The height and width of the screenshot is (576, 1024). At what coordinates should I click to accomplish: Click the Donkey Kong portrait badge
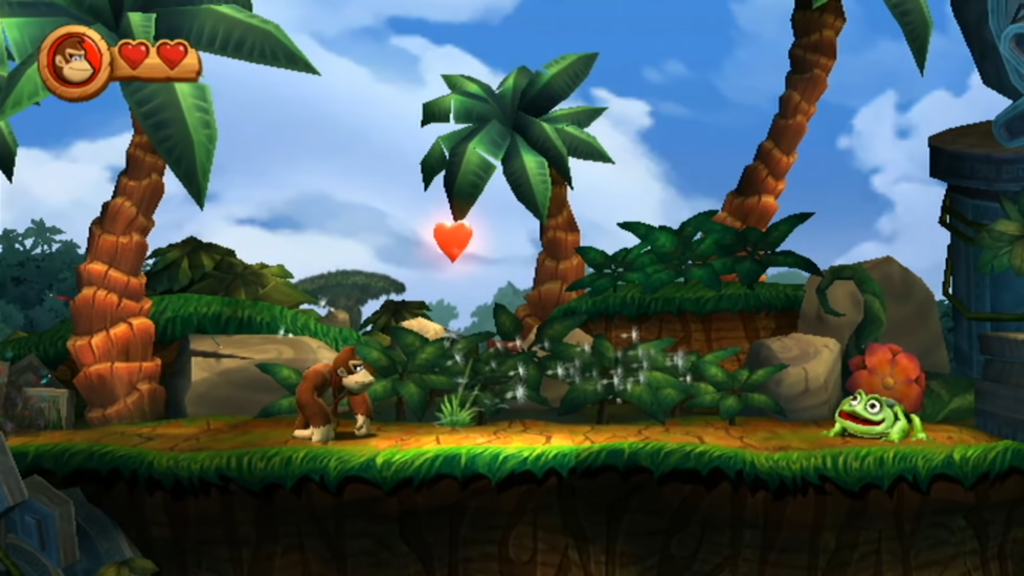74,62
